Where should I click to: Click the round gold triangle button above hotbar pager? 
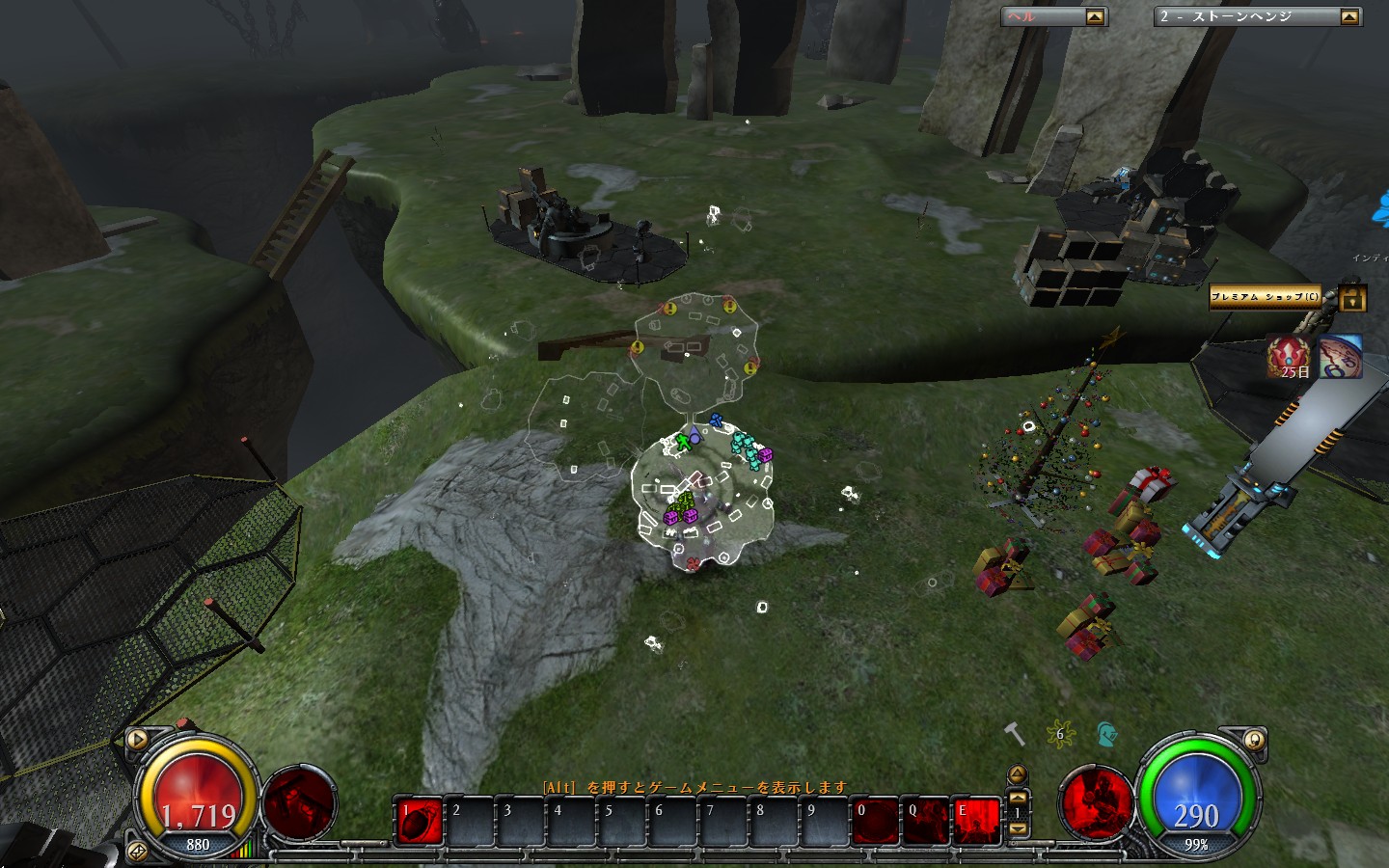(1018, 774)
